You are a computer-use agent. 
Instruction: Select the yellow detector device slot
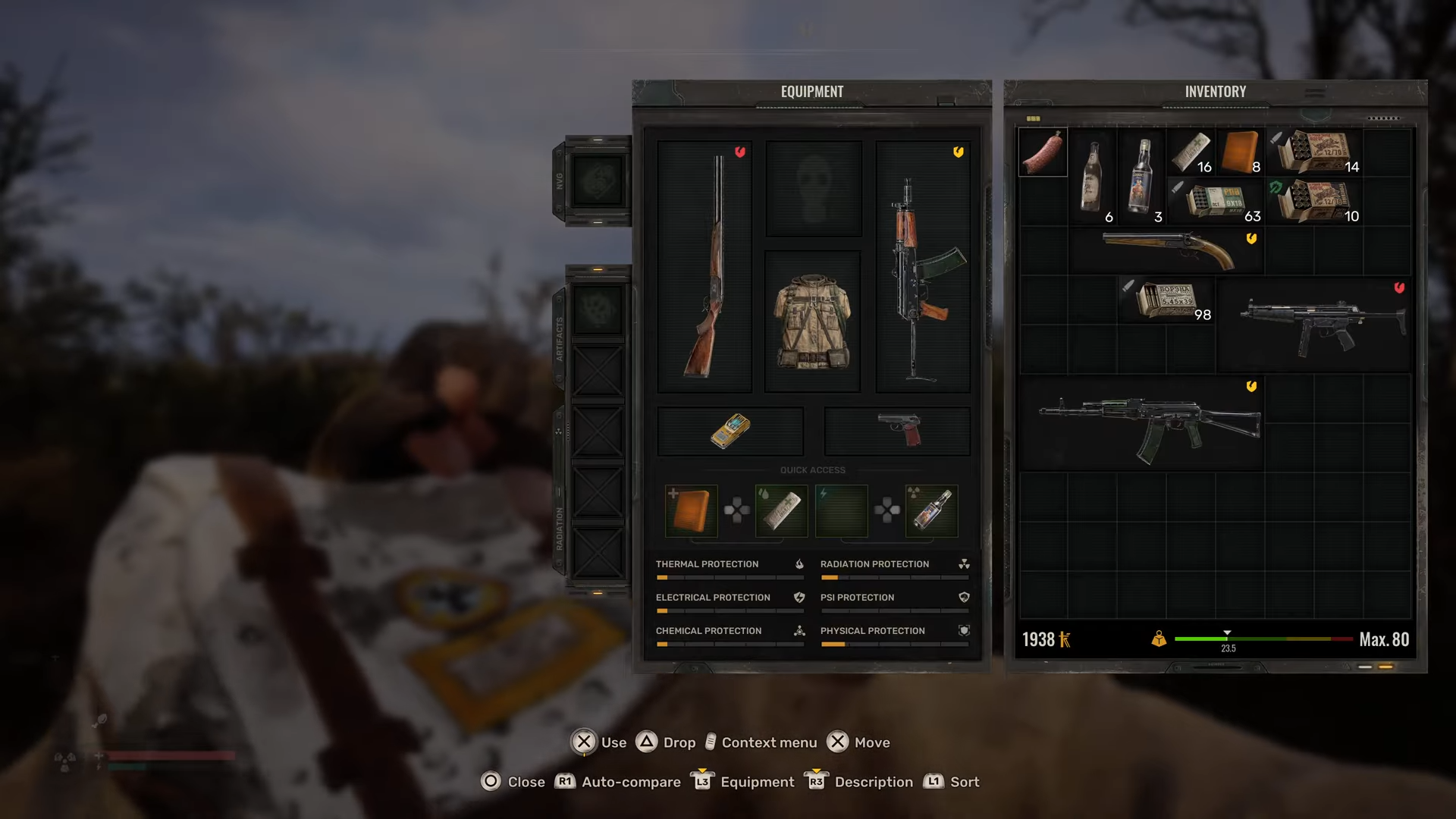tap(730, 431)
